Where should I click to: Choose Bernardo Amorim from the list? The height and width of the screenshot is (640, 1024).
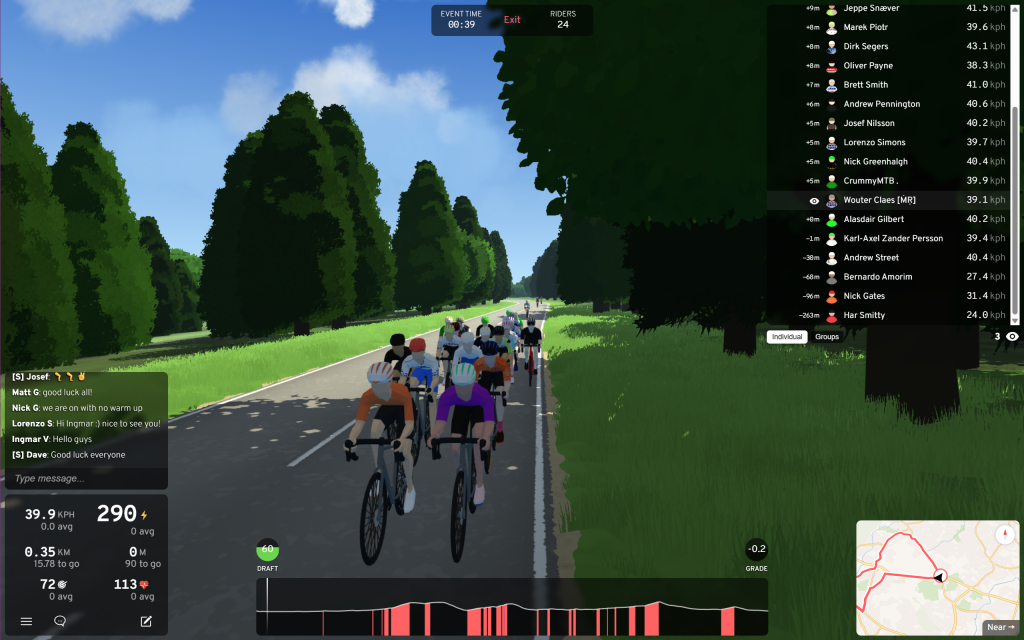[x=878, y=277]
